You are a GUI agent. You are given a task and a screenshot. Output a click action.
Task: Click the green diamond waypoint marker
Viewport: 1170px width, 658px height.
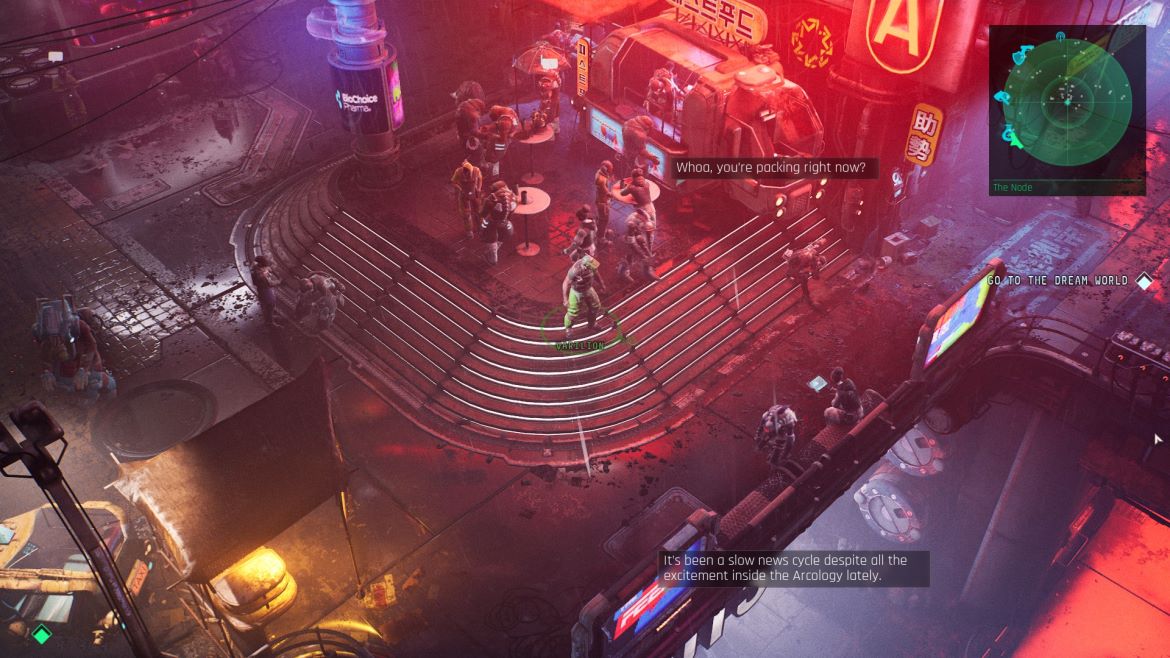[x=41, y=634]
